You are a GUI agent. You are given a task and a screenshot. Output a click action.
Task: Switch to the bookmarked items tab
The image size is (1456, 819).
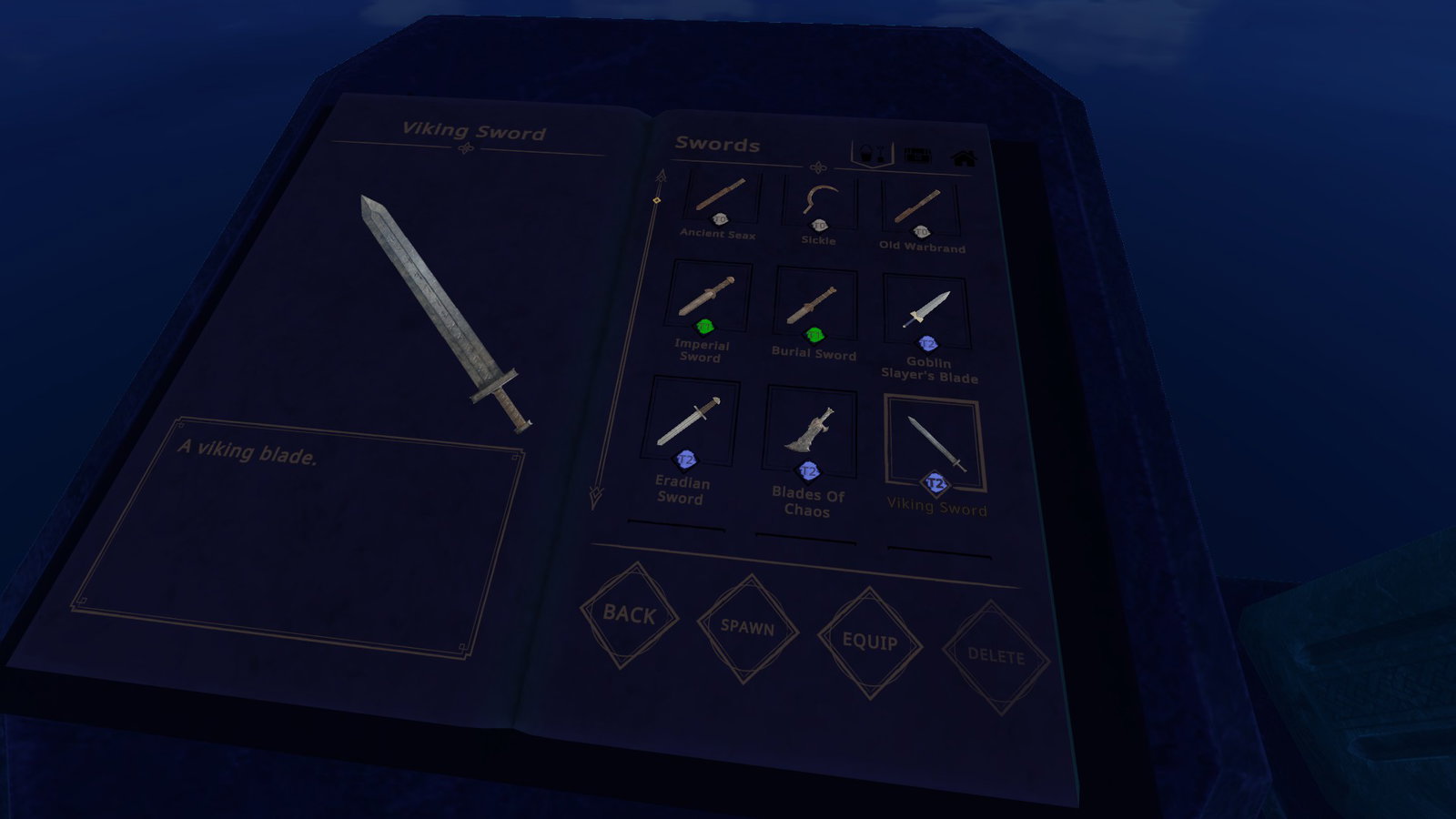tap(871, 153)
